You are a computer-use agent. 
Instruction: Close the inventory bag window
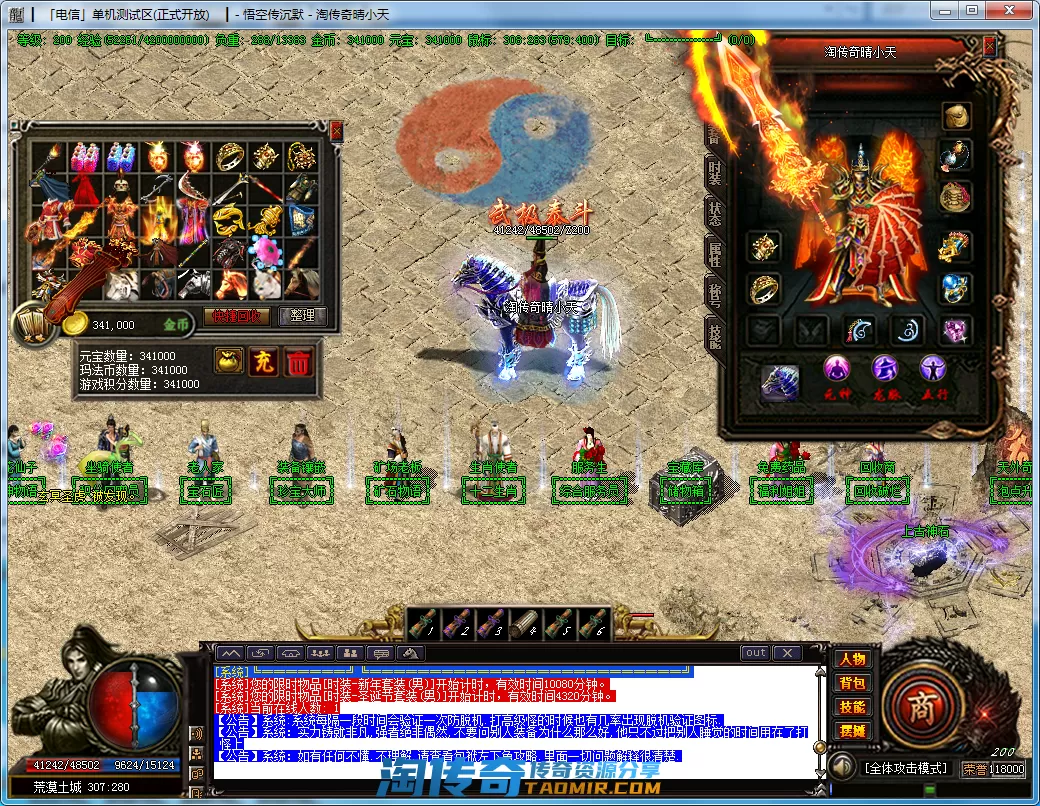[336, 130]
